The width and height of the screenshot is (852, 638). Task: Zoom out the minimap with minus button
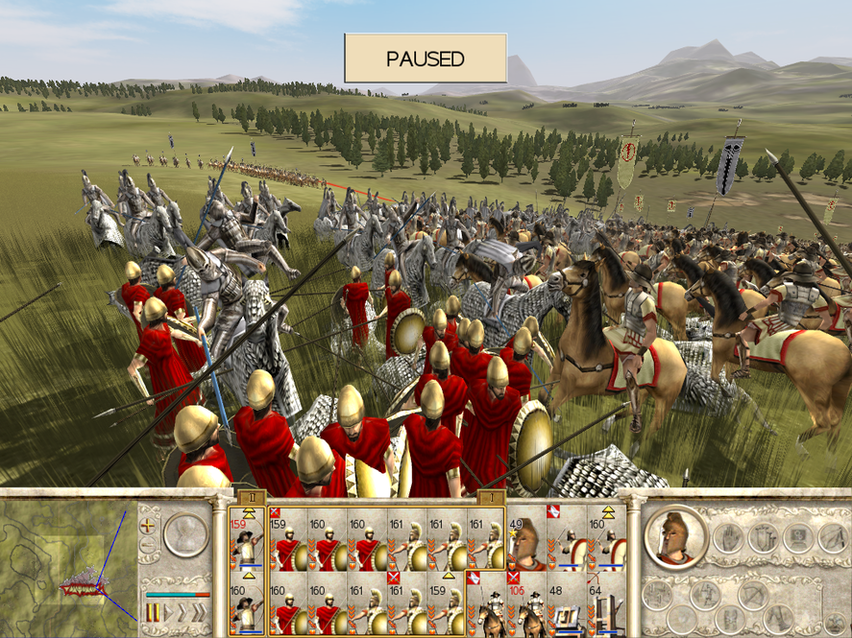[x=149, y=545]
